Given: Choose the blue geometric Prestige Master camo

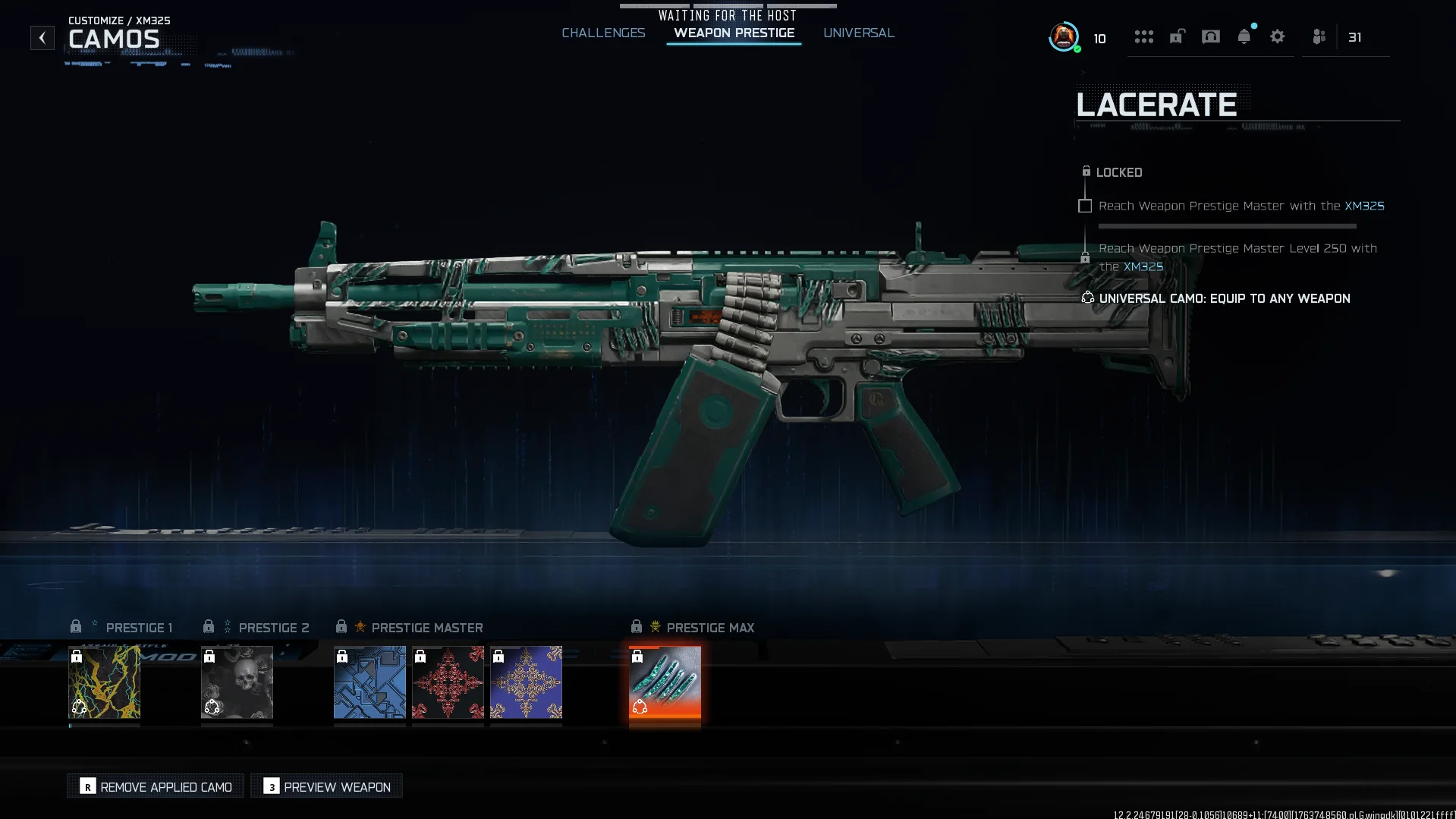Looking at the screenshot, I should [370, 682].
